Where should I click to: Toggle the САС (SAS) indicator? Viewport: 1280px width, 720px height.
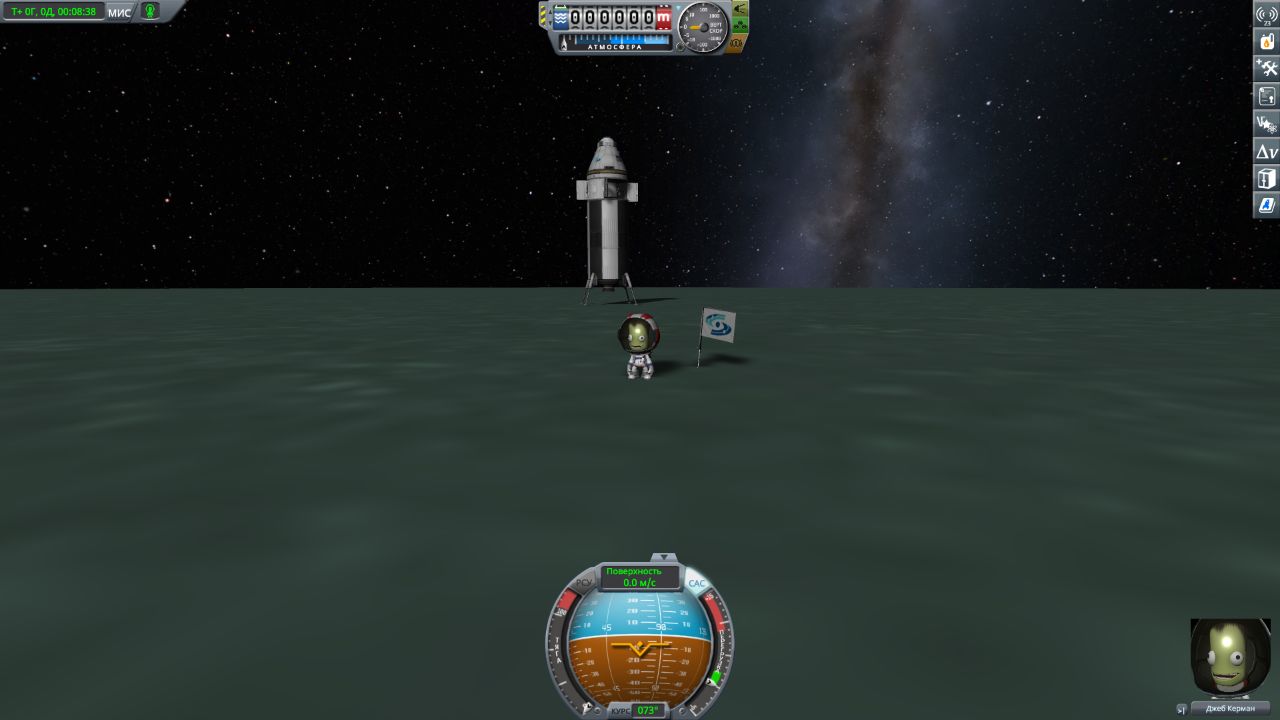[696, 582]
